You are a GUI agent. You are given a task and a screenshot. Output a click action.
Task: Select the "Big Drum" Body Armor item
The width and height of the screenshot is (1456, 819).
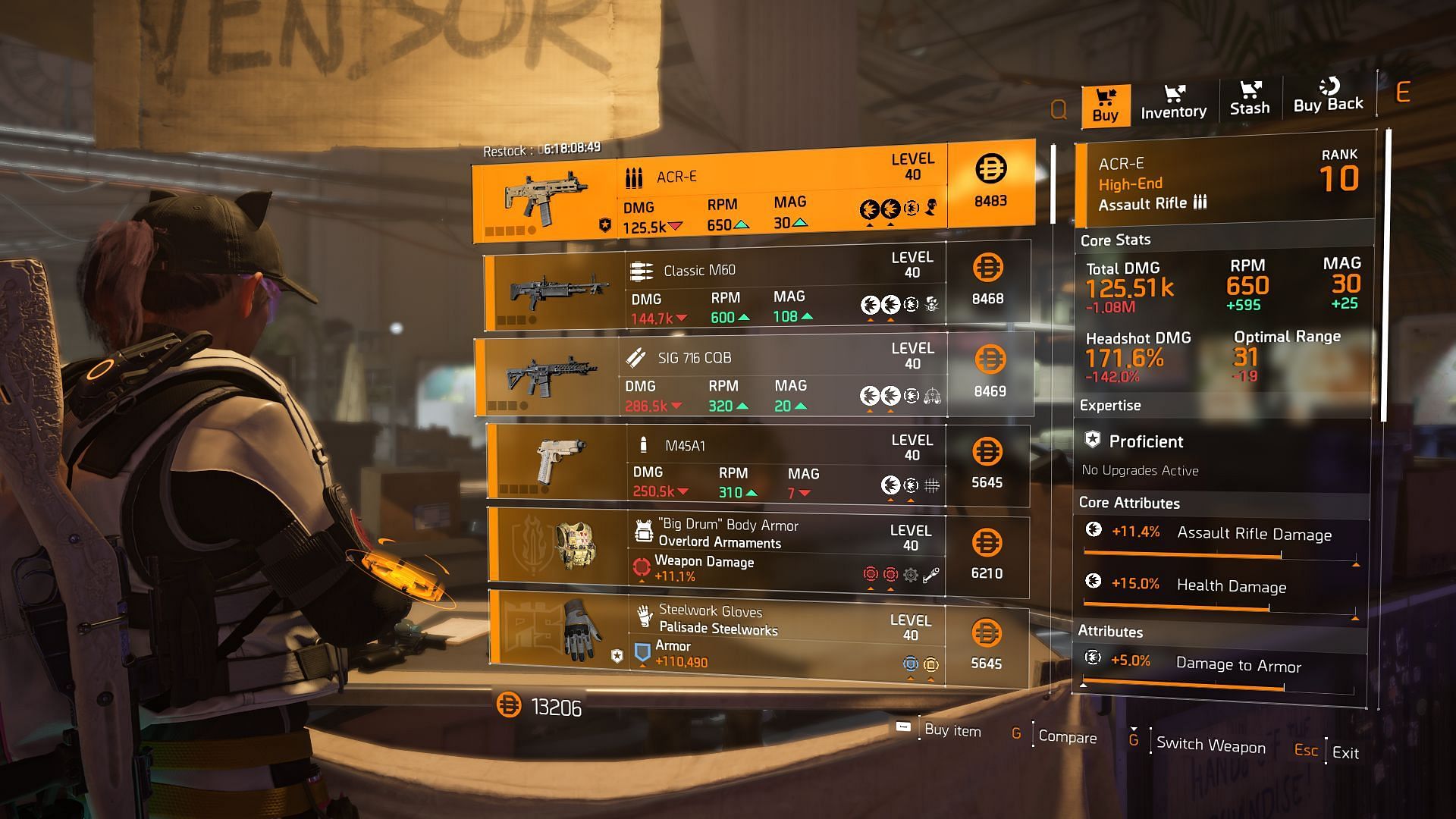pyautogui.click(x=757, y=553)
